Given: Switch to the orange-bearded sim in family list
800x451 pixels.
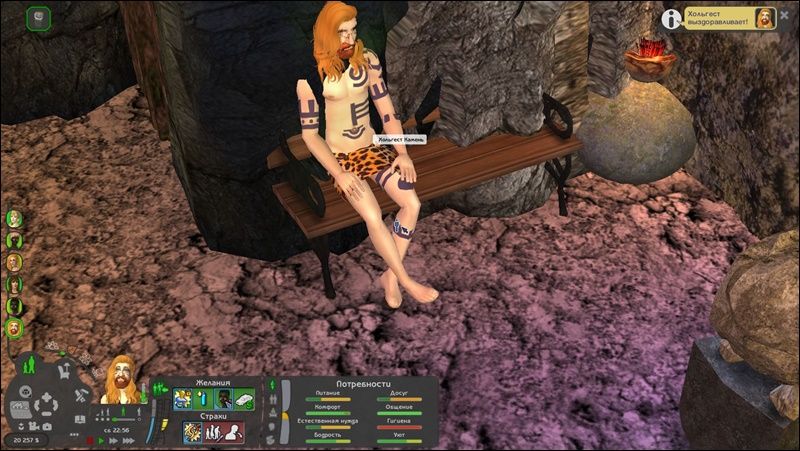Looking at the screenshot, I should click(x=15, y=327).
